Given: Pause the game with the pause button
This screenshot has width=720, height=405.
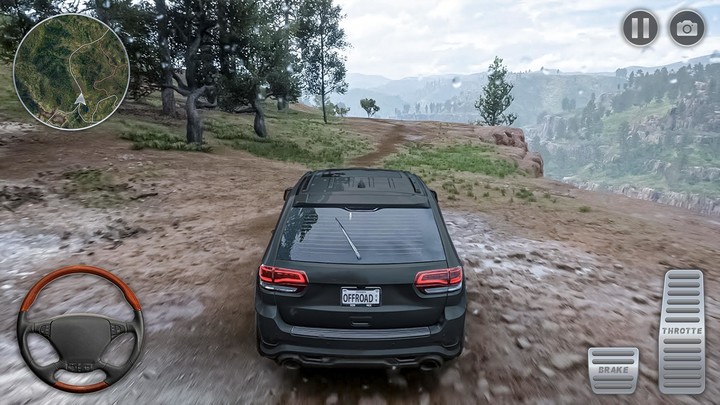Looking at the screenshot, I should point(640,28).
